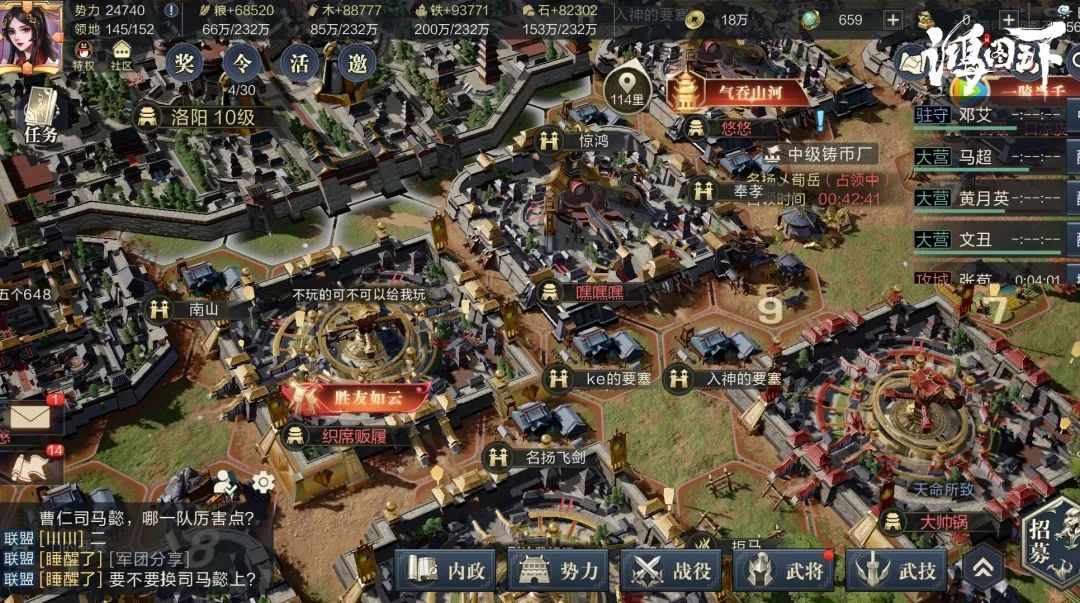1080x603 pixels.
Task: Open the mail envelope inbox
Action: 30,417
